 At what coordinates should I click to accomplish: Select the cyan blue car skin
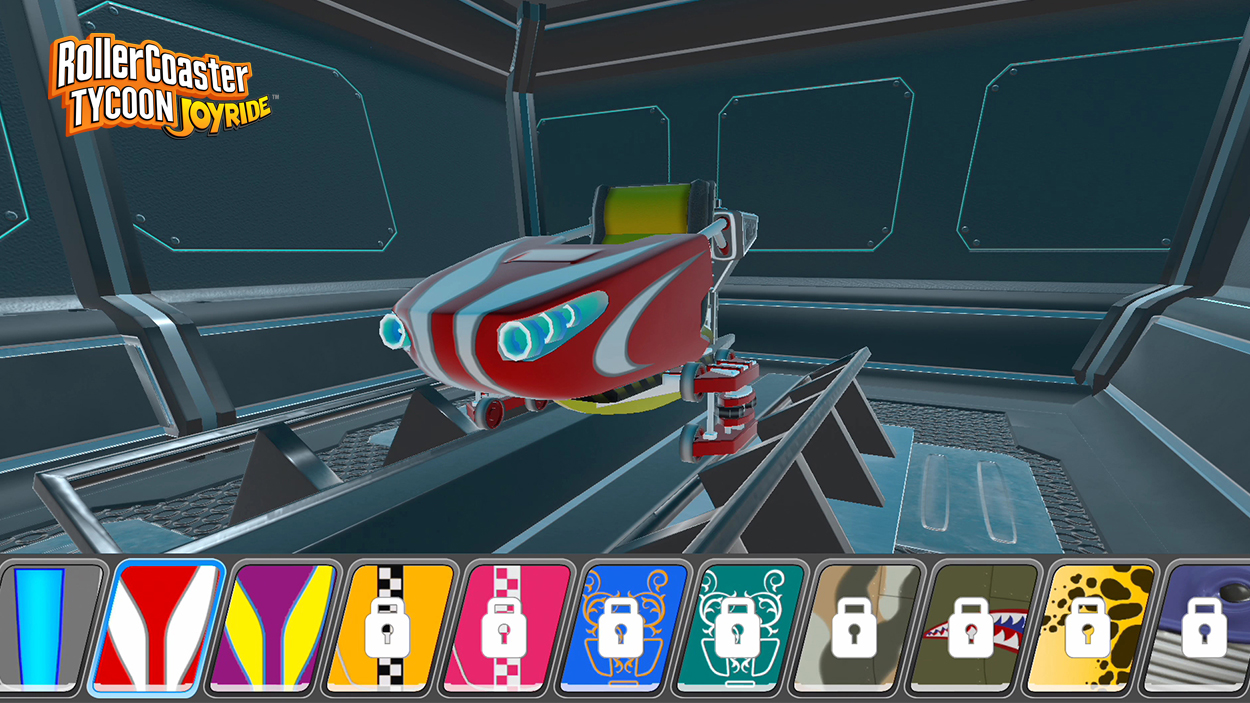tap(48, 628)
